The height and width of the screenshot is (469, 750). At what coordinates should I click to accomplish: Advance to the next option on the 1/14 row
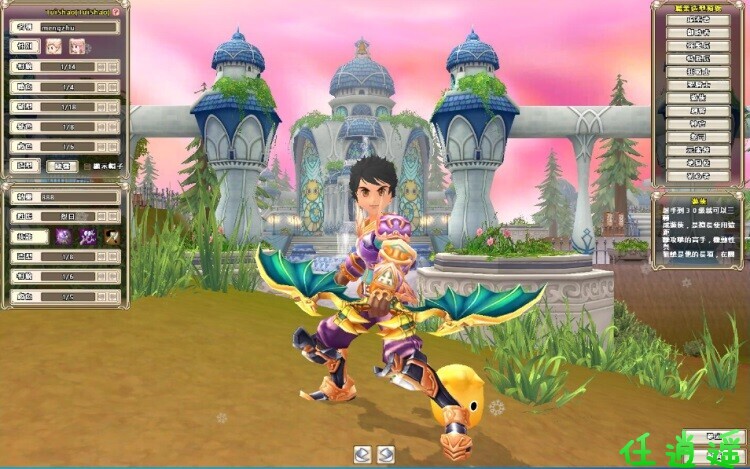tap(113, 66)
